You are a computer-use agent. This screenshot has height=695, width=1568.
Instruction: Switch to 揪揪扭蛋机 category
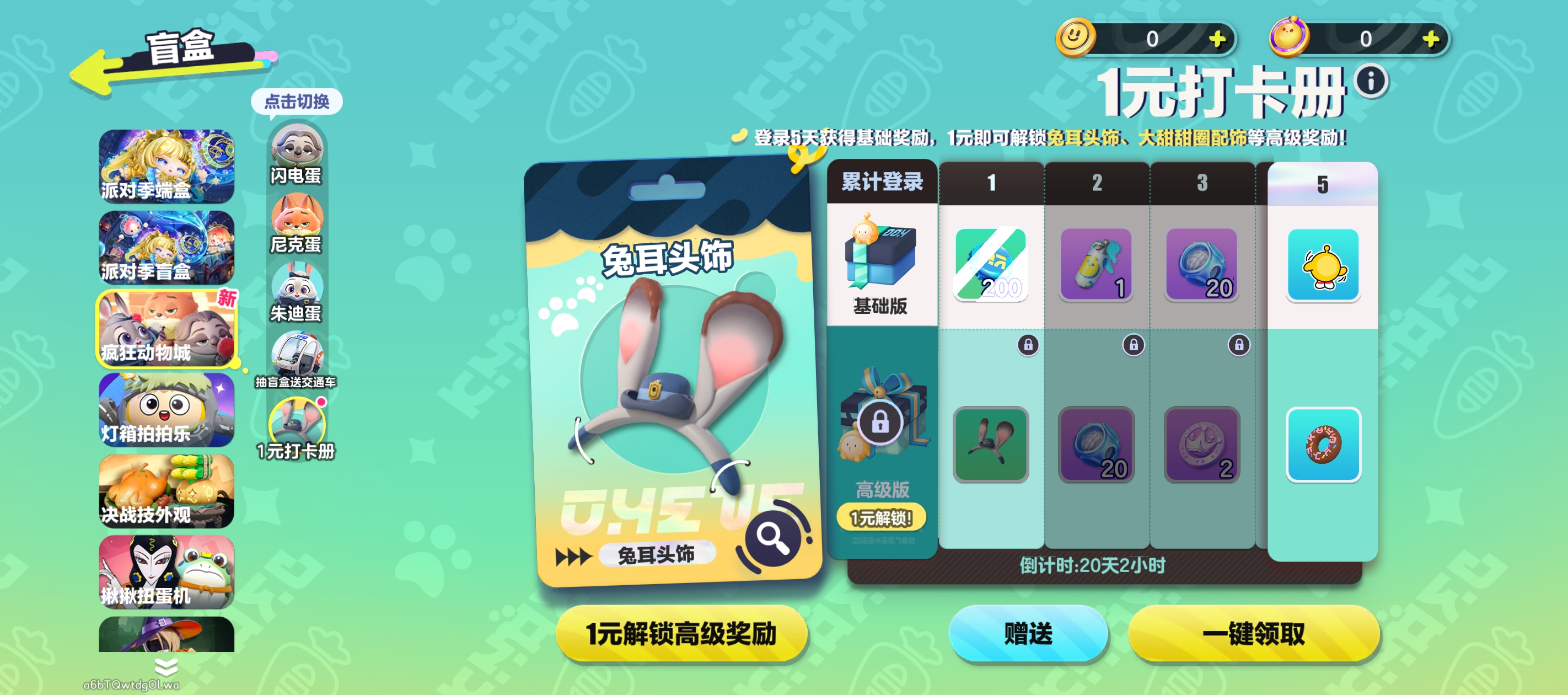(x=166, y=573)
